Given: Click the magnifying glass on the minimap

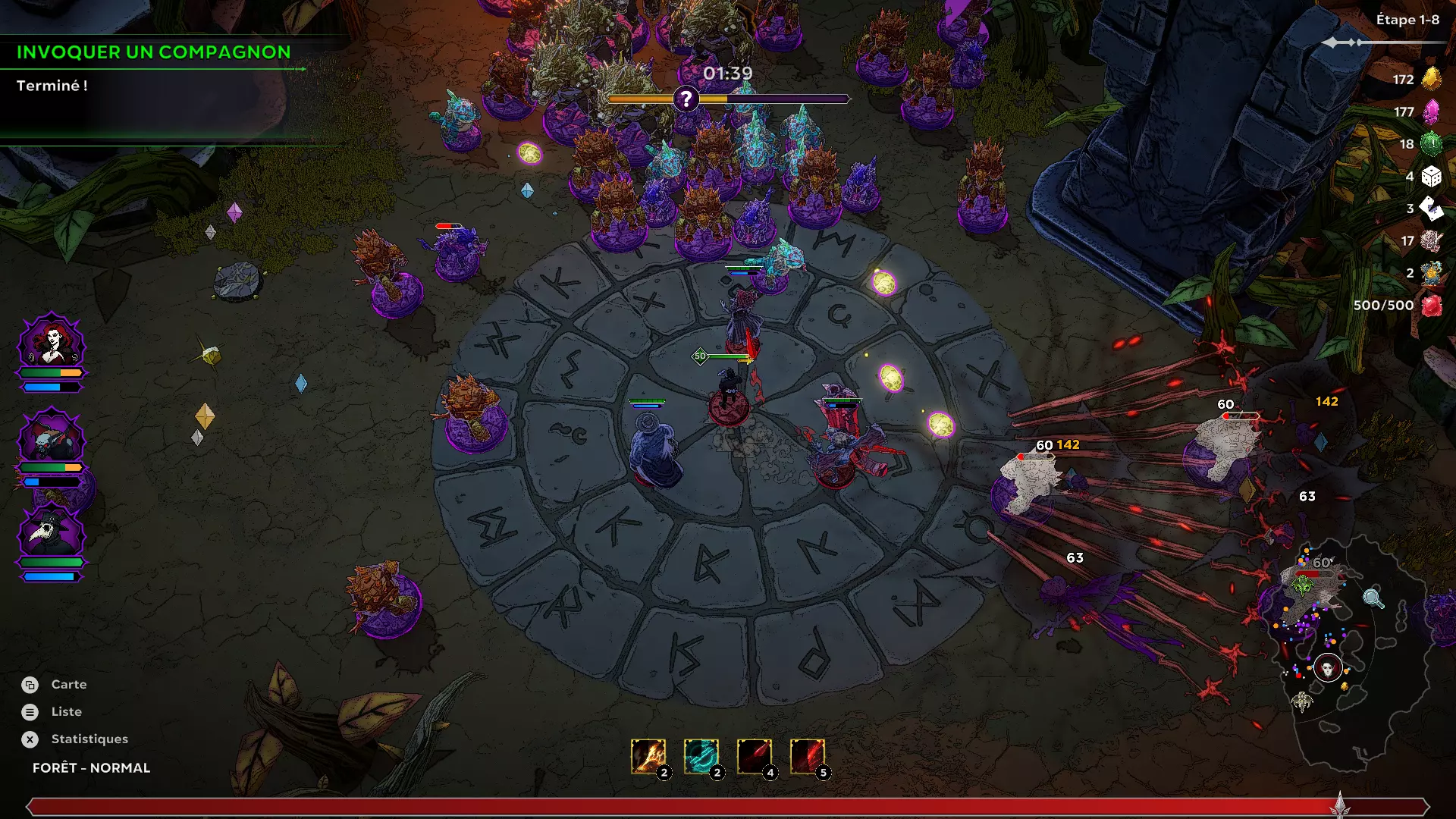Looking at the screenshot, I should point(1373,598).
